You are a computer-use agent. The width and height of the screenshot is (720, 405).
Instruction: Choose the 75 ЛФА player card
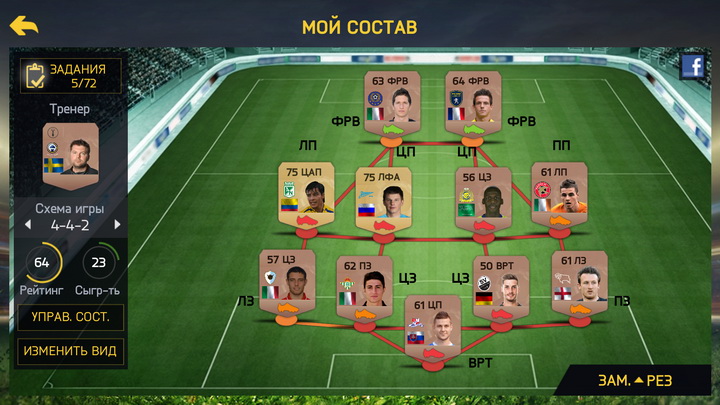pos(384,197)
